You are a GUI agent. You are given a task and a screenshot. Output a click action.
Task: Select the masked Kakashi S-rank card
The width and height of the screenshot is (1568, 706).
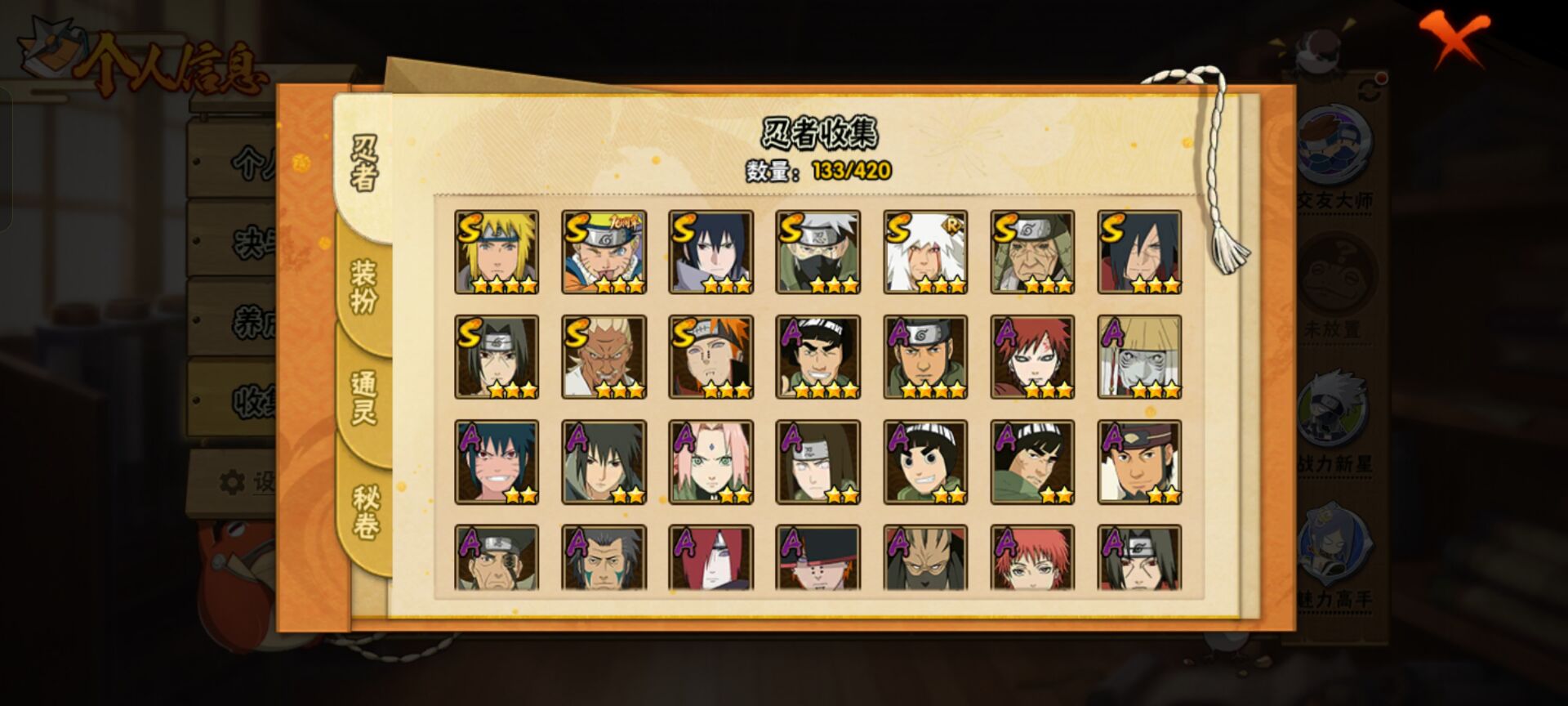click(817, 252)
